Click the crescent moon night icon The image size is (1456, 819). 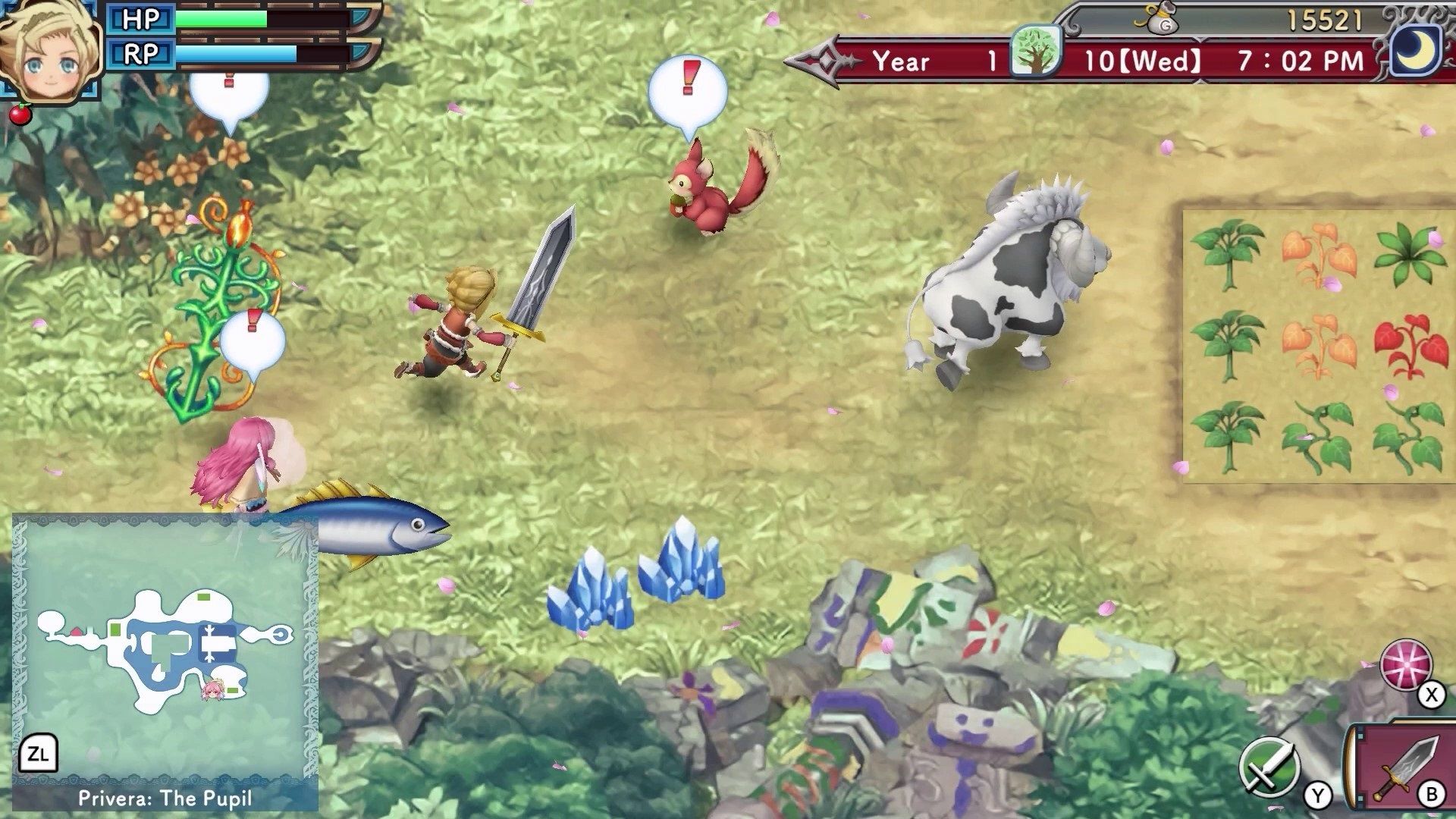[x=1417, y=50]
